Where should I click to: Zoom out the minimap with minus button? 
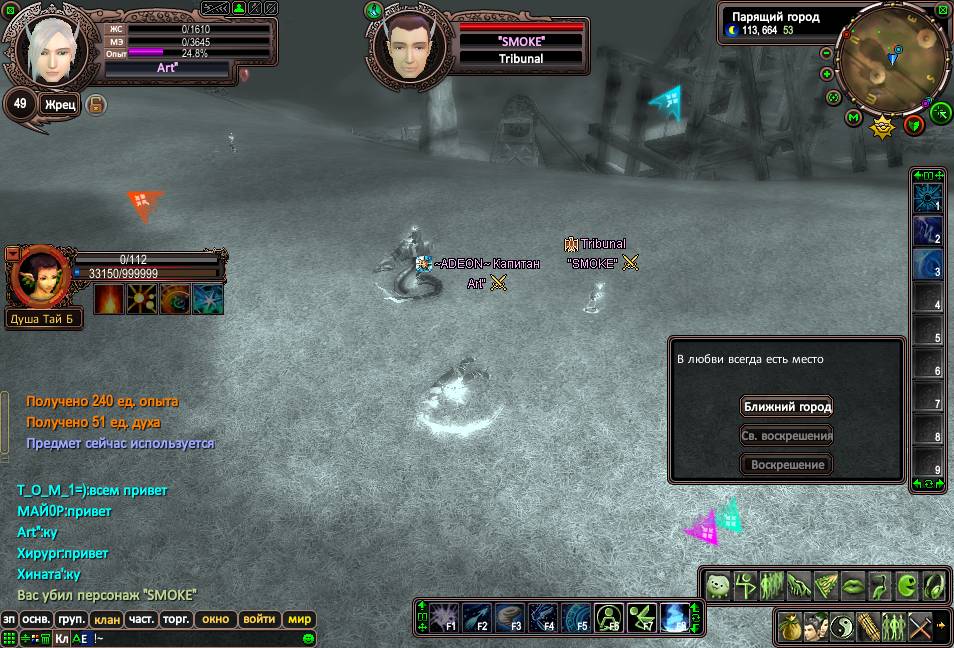pos(827,53)
